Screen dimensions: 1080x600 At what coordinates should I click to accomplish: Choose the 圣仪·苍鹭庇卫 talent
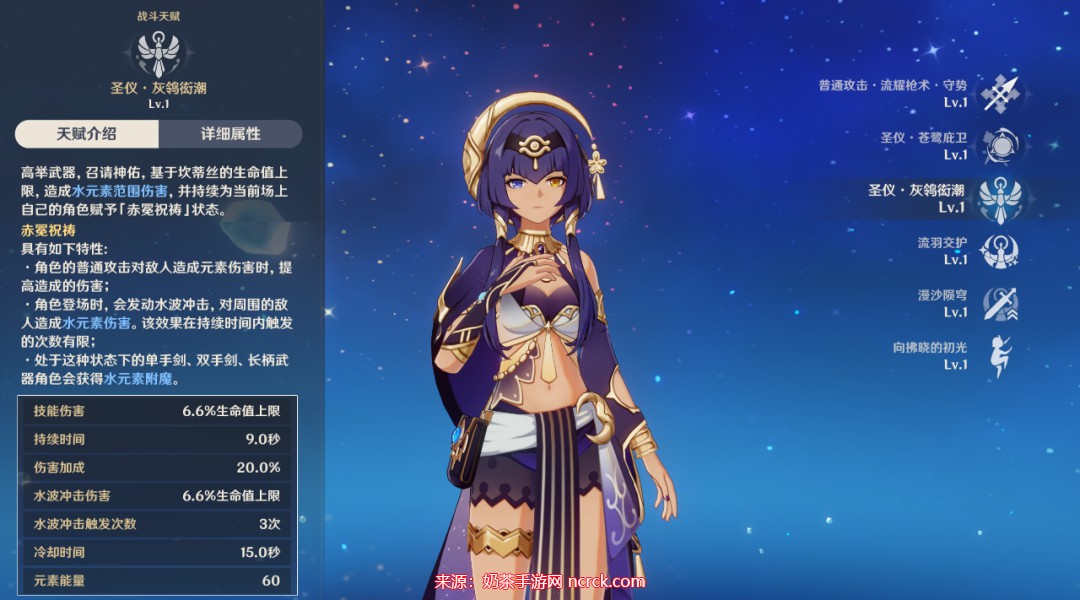click(x=997, y=146)
